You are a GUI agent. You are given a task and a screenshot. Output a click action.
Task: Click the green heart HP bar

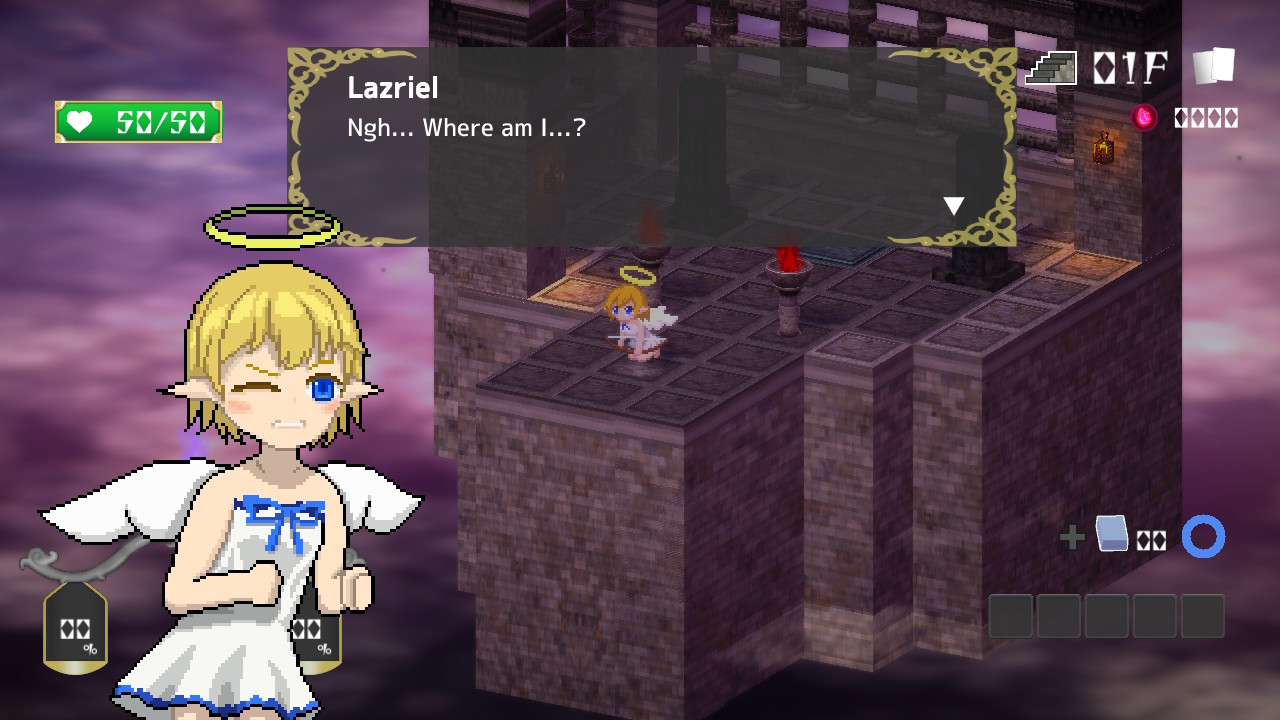click(x=138, y=120)
